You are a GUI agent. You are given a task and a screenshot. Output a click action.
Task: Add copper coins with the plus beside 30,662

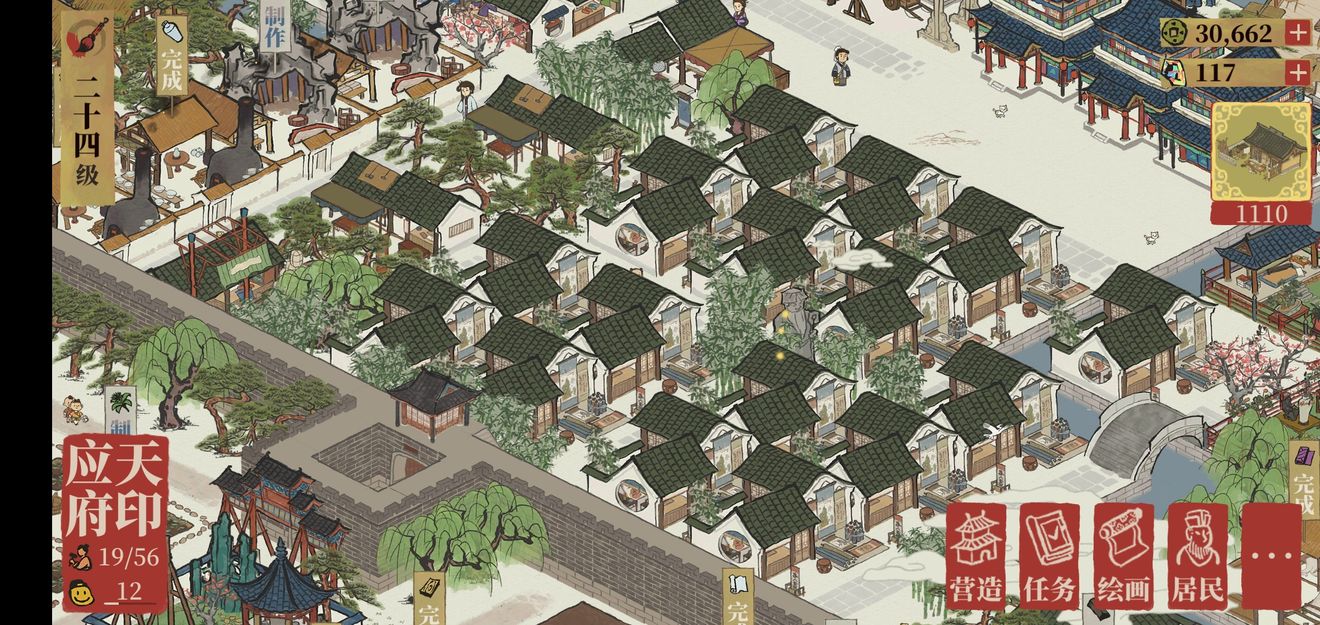[1297, 32]
